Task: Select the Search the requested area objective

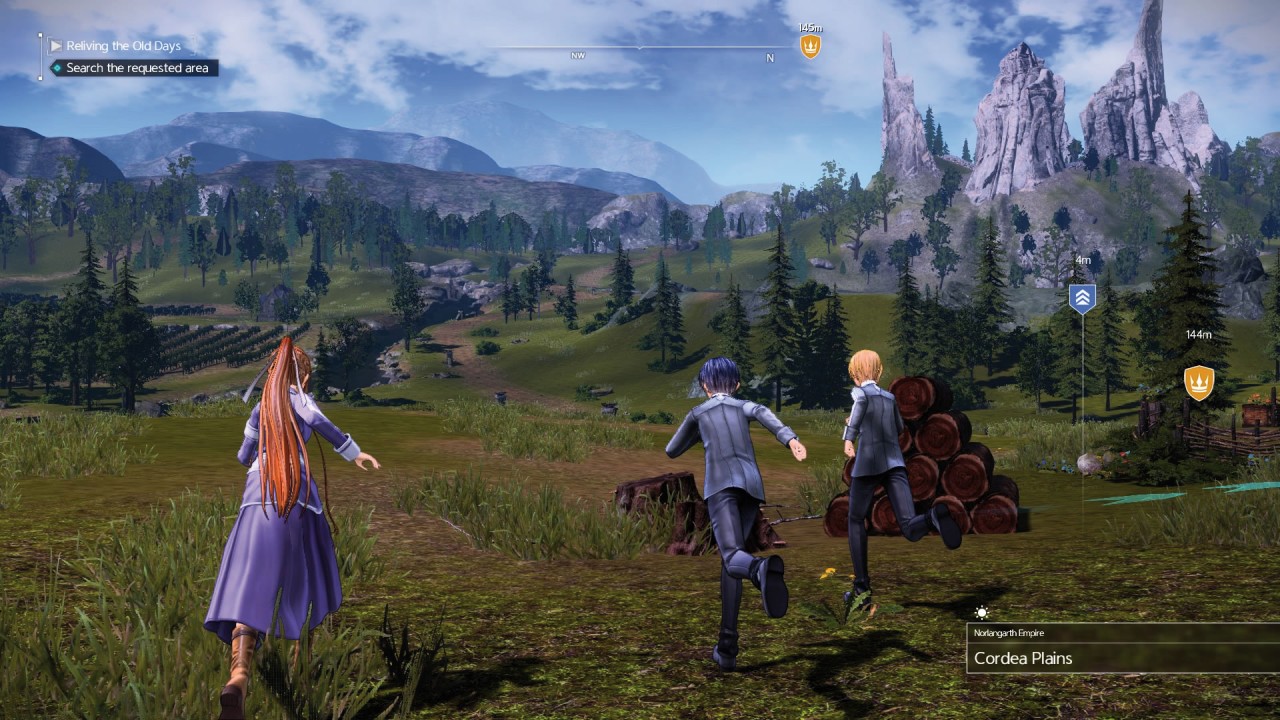Action: 137,68
